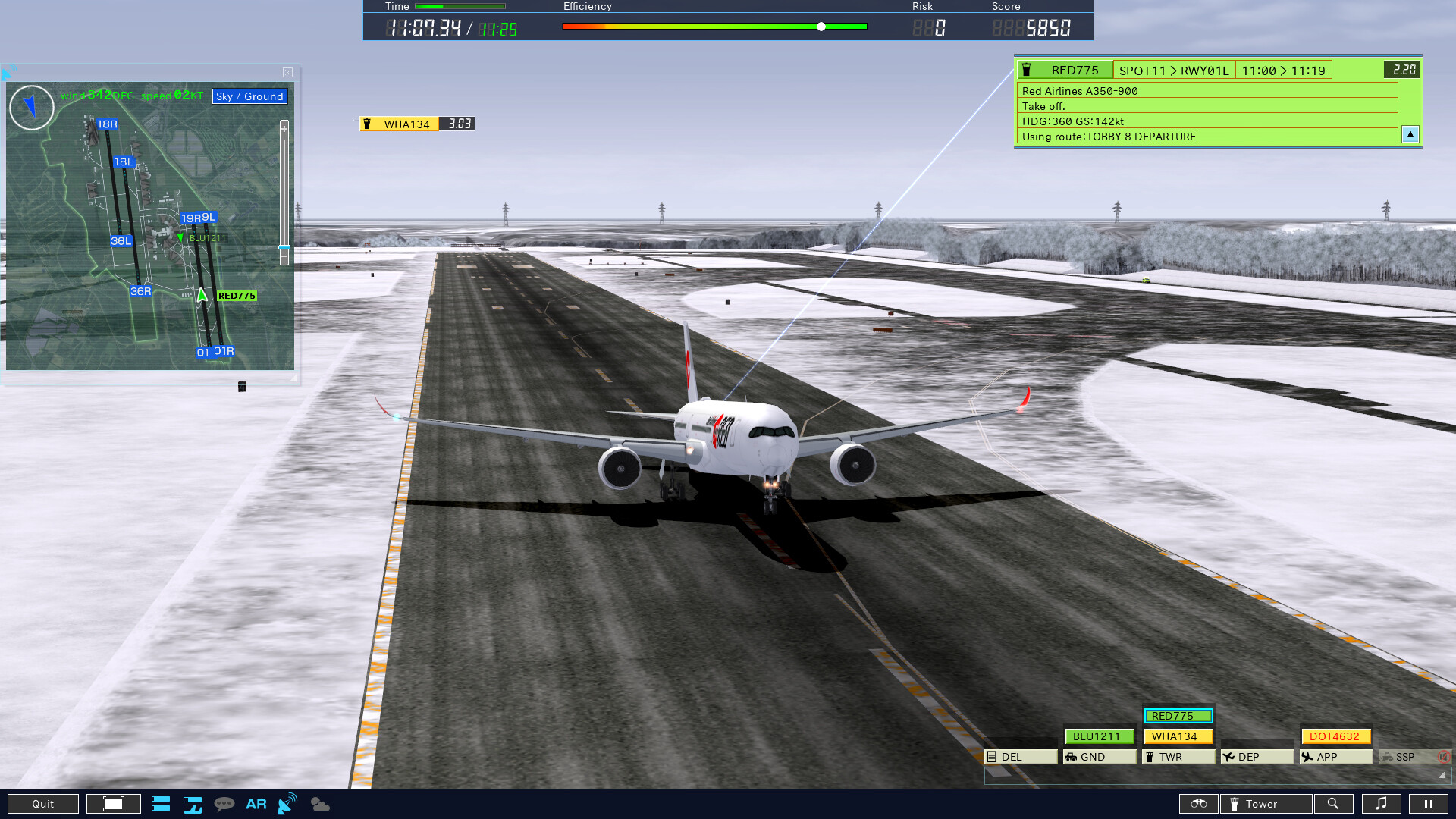1456x819 pixels.
Task: Select the departing aircraft strip icon
Action: point(193,803)
